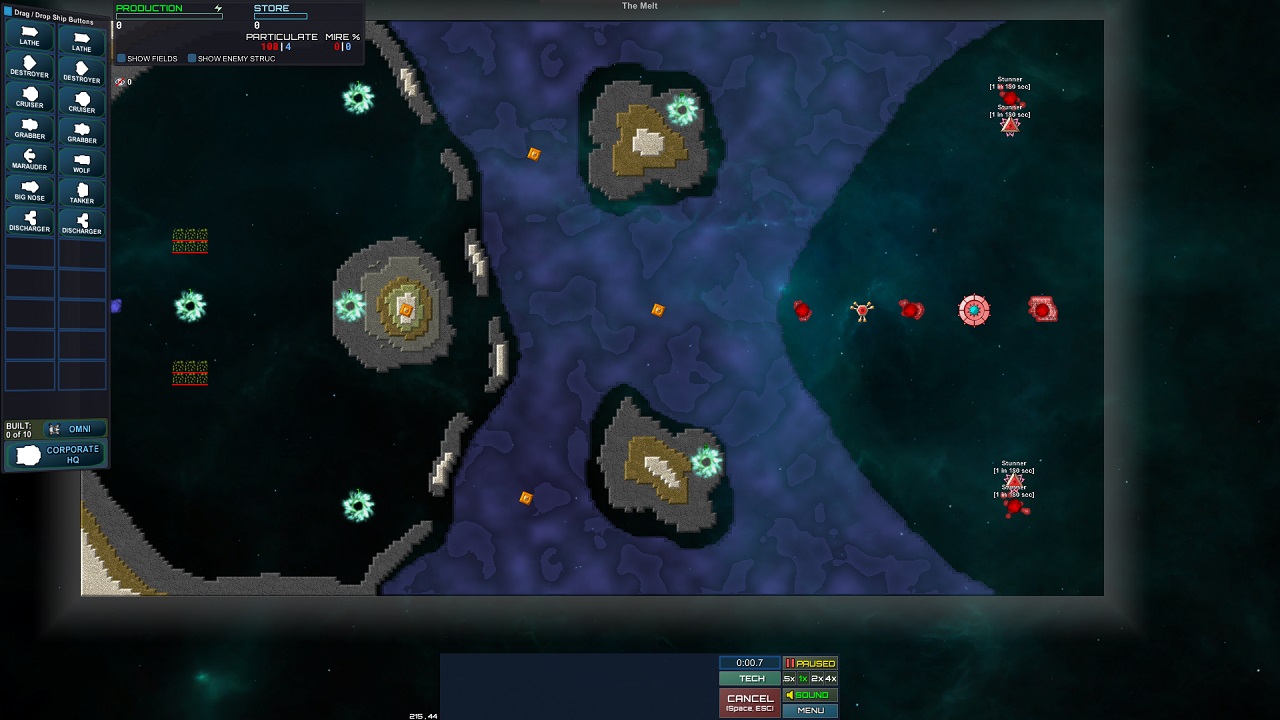Toggle the Sound button

810,695
